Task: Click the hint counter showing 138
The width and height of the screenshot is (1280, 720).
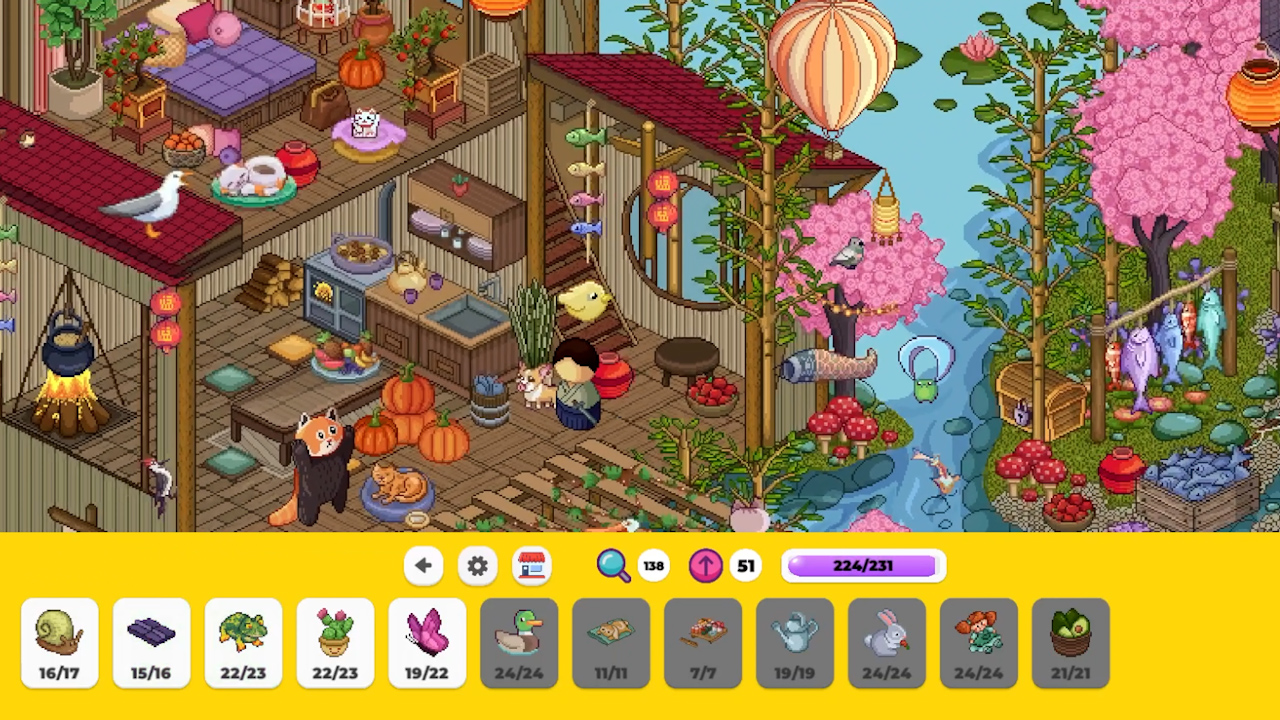Action: coord(653,566)
